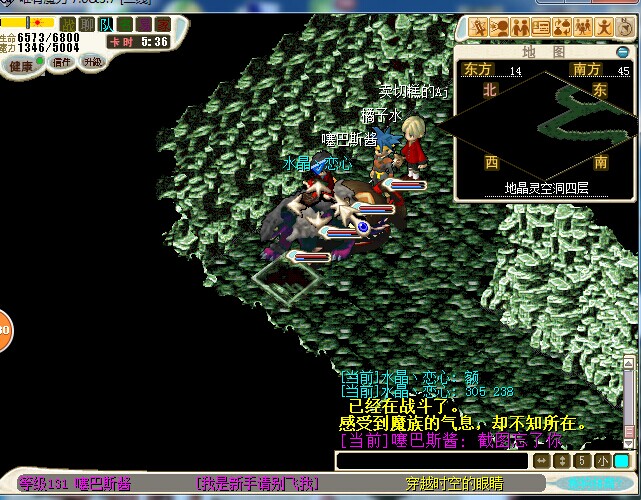Open the group of people icon

coord(583,27)
